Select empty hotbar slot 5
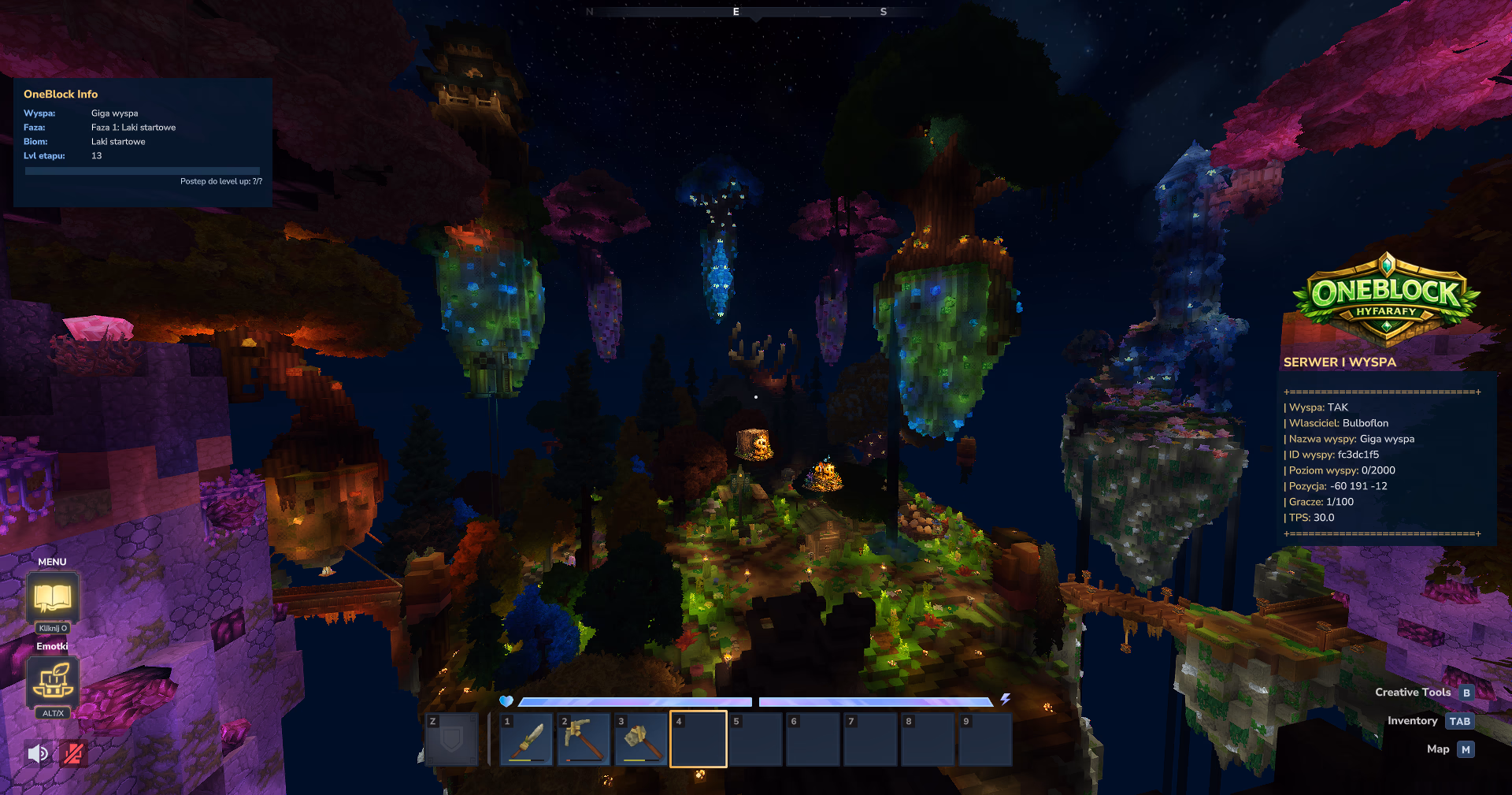Image resolution: width=1512 pixels, height=795 pixels. pos(755,738)
